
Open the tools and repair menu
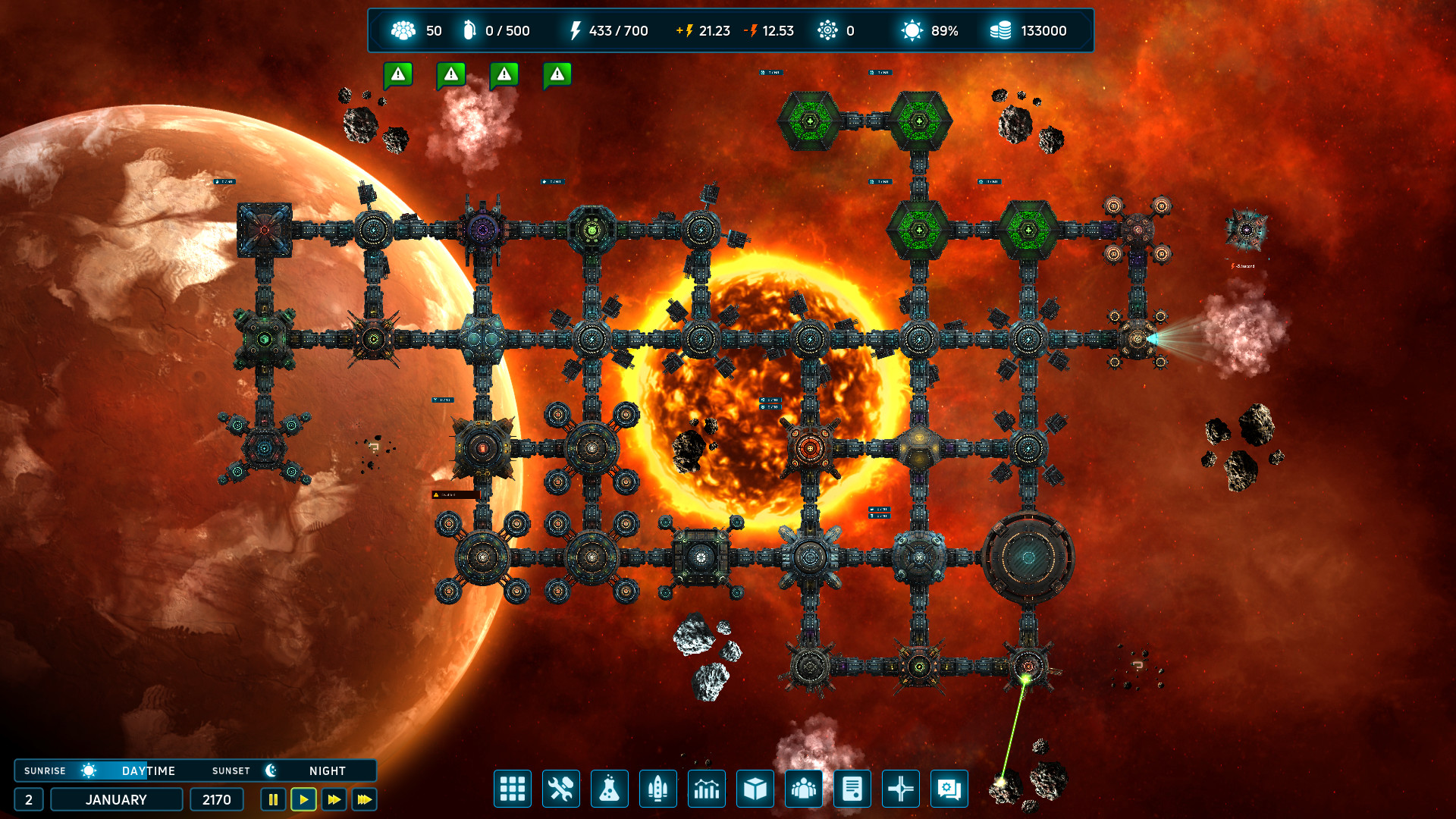(x=561, y=789)
